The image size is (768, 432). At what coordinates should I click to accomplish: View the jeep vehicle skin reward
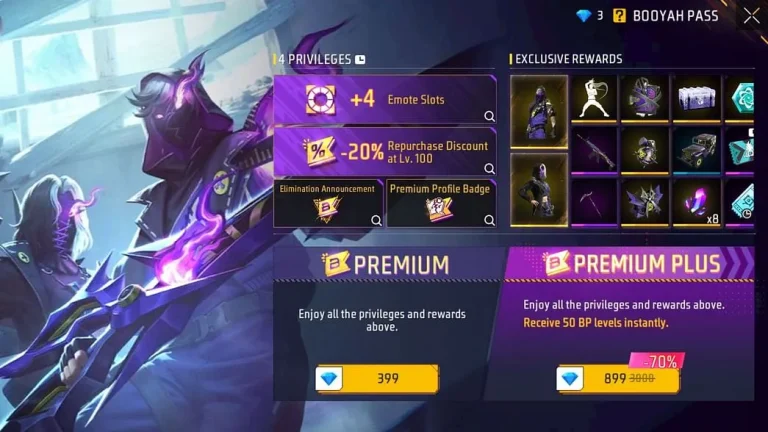point(697,150)
